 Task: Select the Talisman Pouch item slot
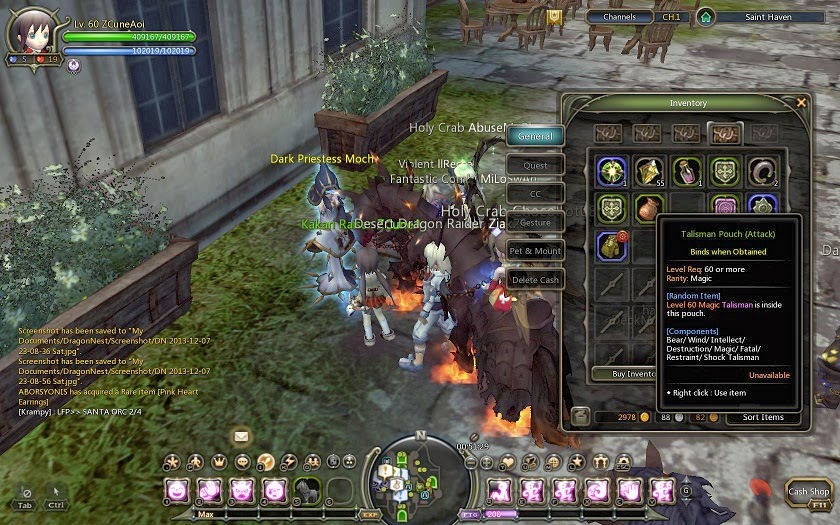(613, 244)
